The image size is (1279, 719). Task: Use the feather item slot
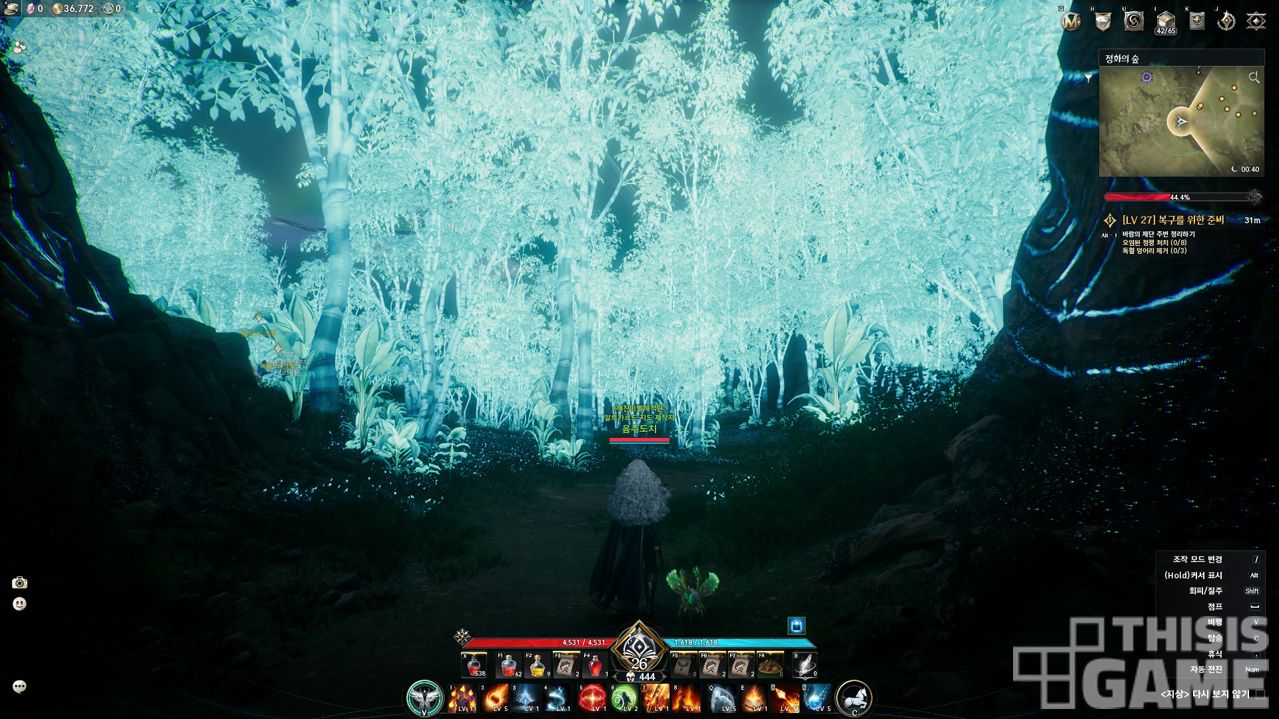click(804, 666)
